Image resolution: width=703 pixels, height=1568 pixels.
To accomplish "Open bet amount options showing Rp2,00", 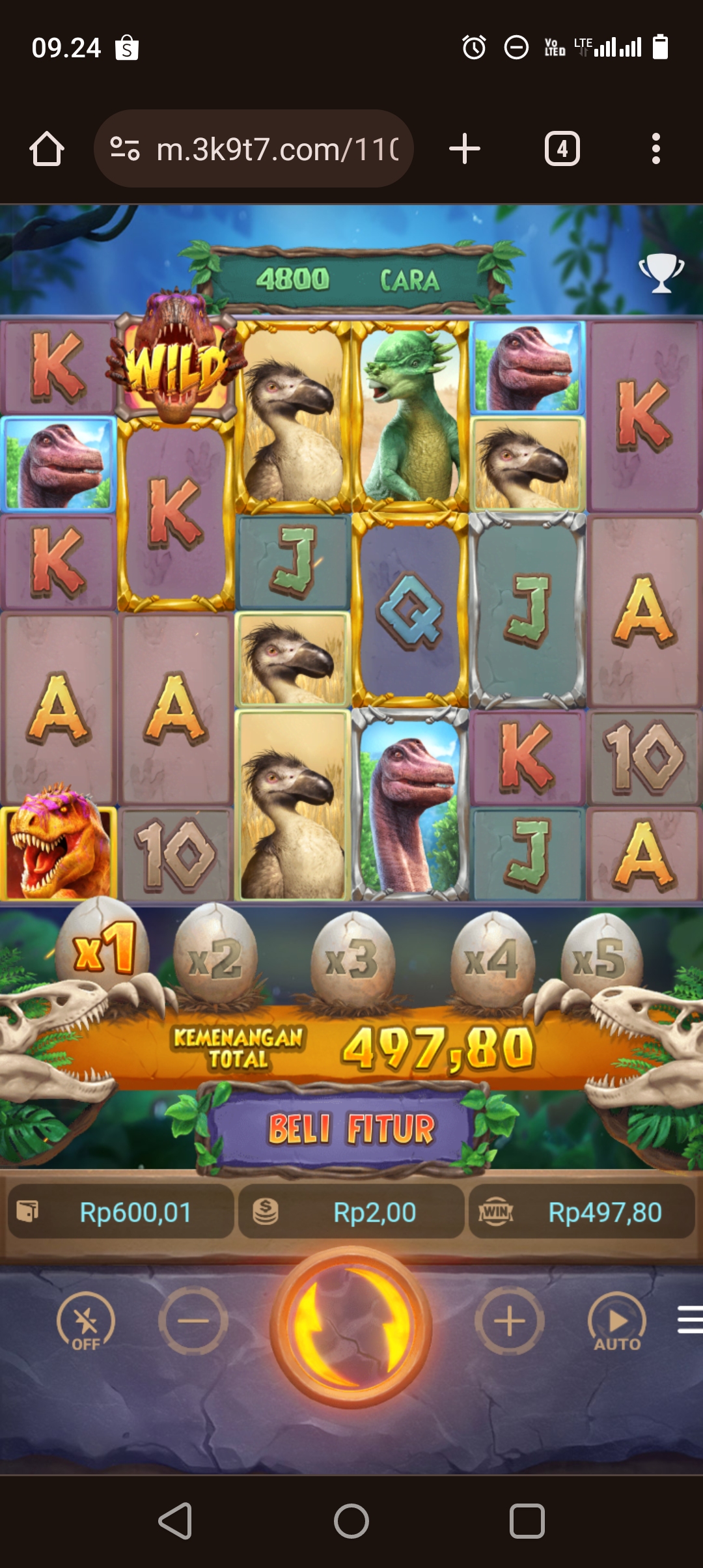I will coord(351,1212).
